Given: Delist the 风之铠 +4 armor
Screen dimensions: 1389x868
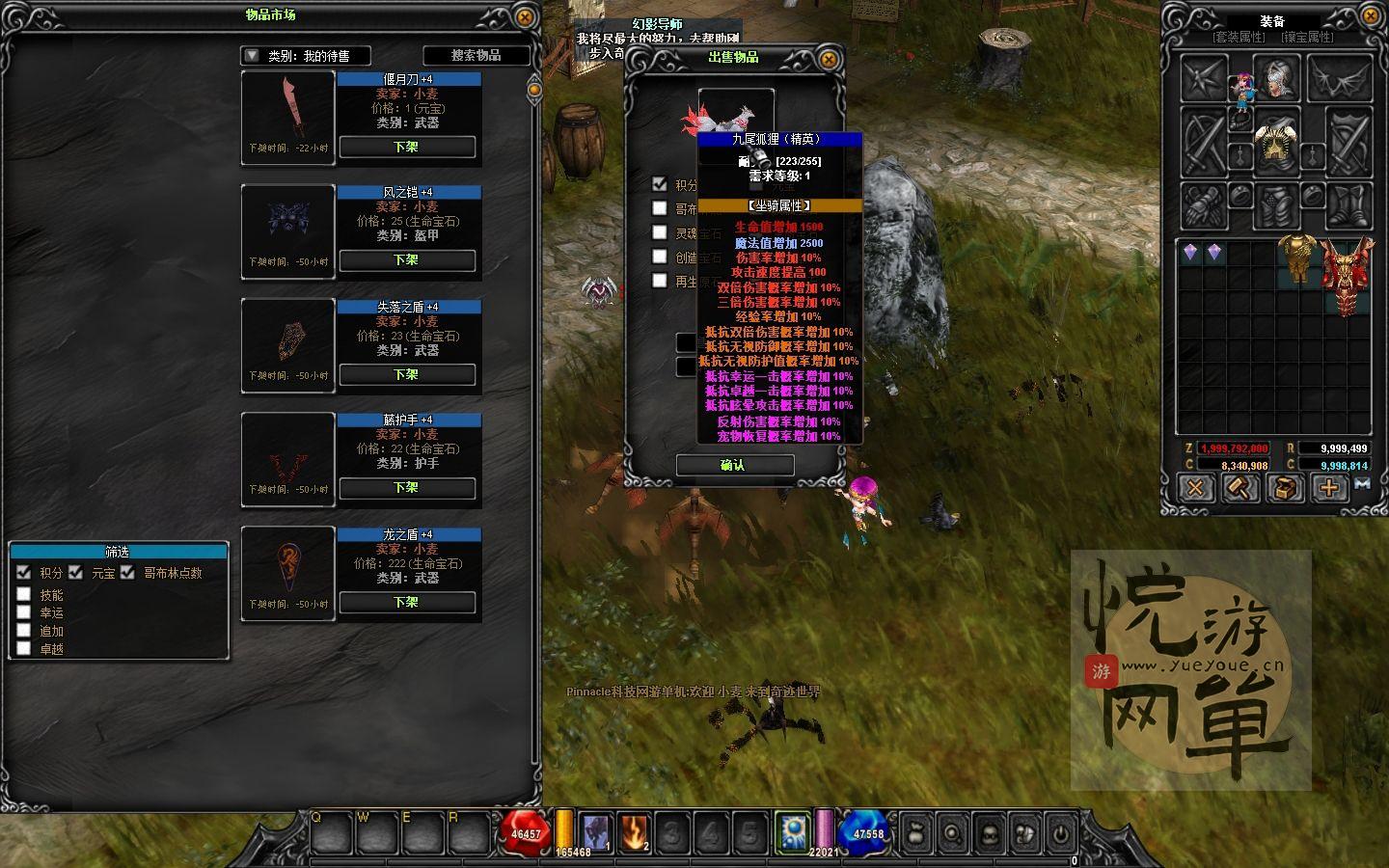Looking at the screenshot, I should (x=406, y=260).
